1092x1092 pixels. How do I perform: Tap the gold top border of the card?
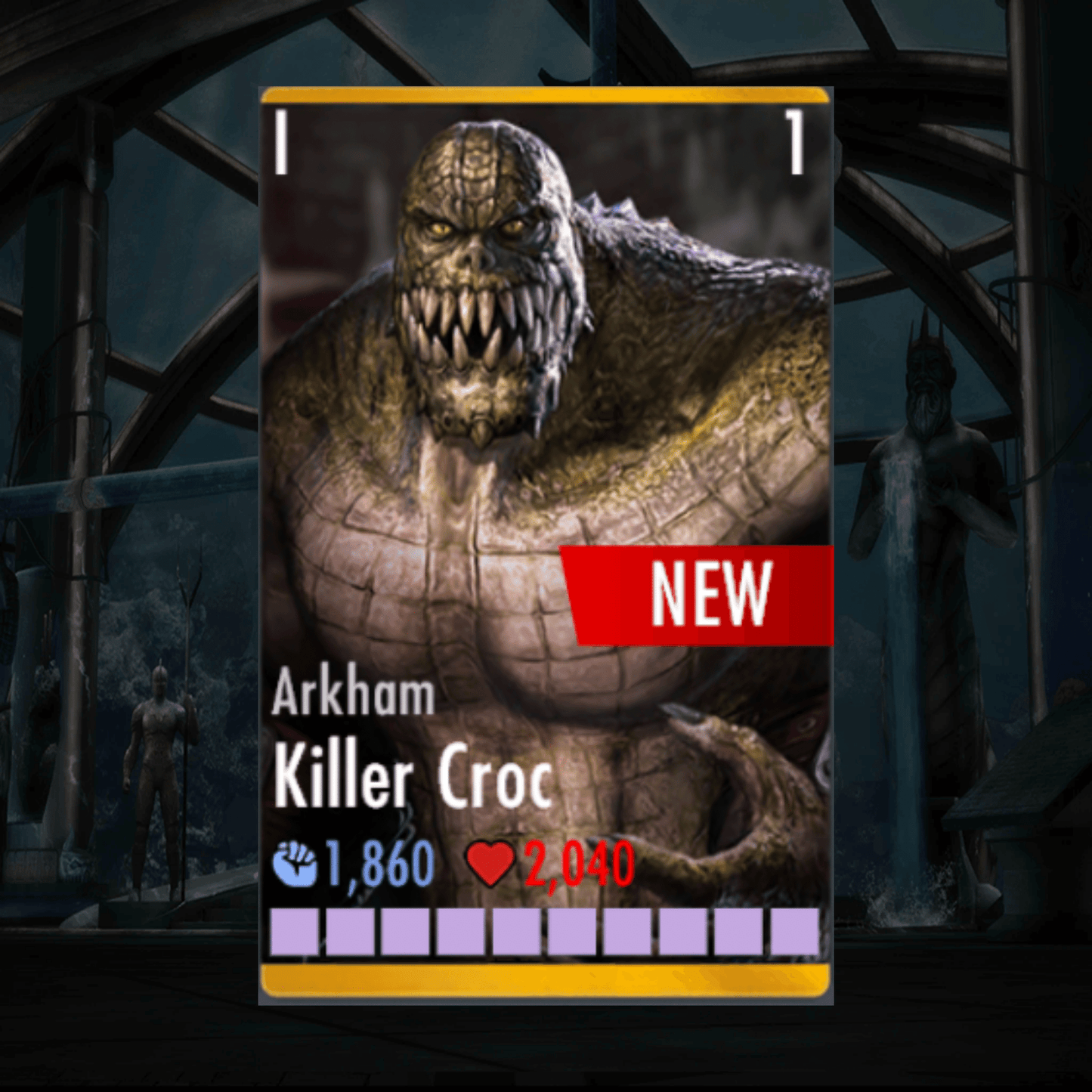point(546,97)
